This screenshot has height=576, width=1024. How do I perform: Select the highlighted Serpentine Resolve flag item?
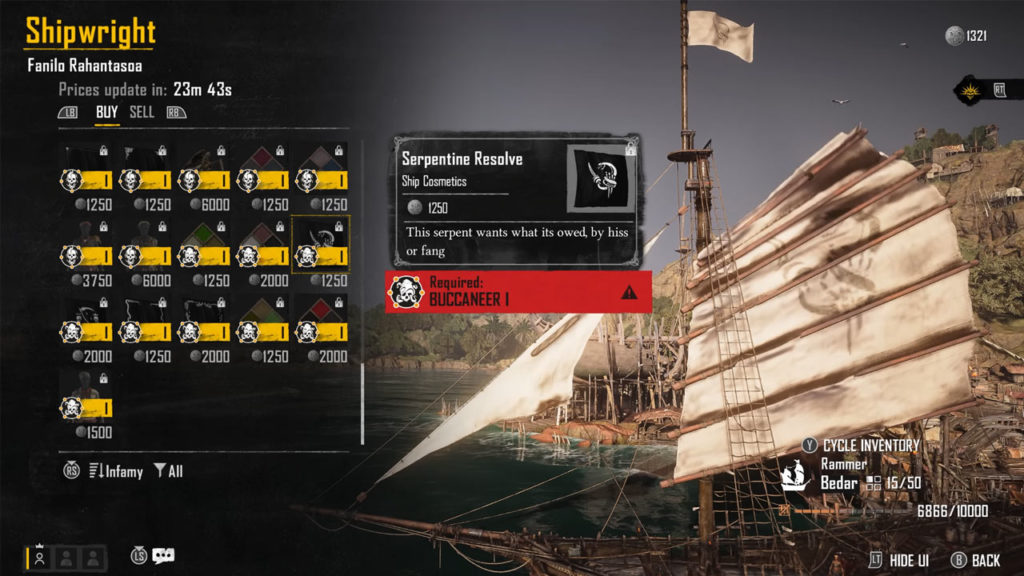pos(321,245)
